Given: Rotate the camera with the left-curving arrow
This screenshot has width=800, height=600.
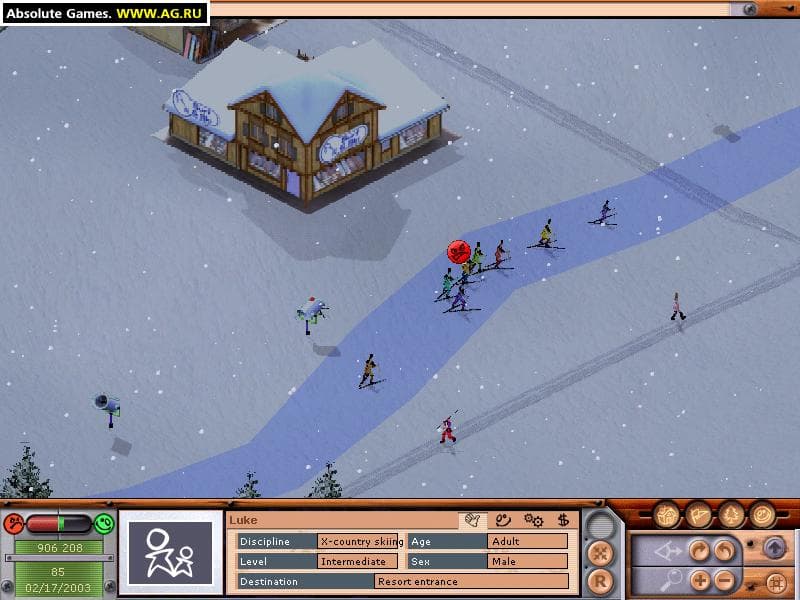Looking at the screenshot, I should [x=722, y=551].
